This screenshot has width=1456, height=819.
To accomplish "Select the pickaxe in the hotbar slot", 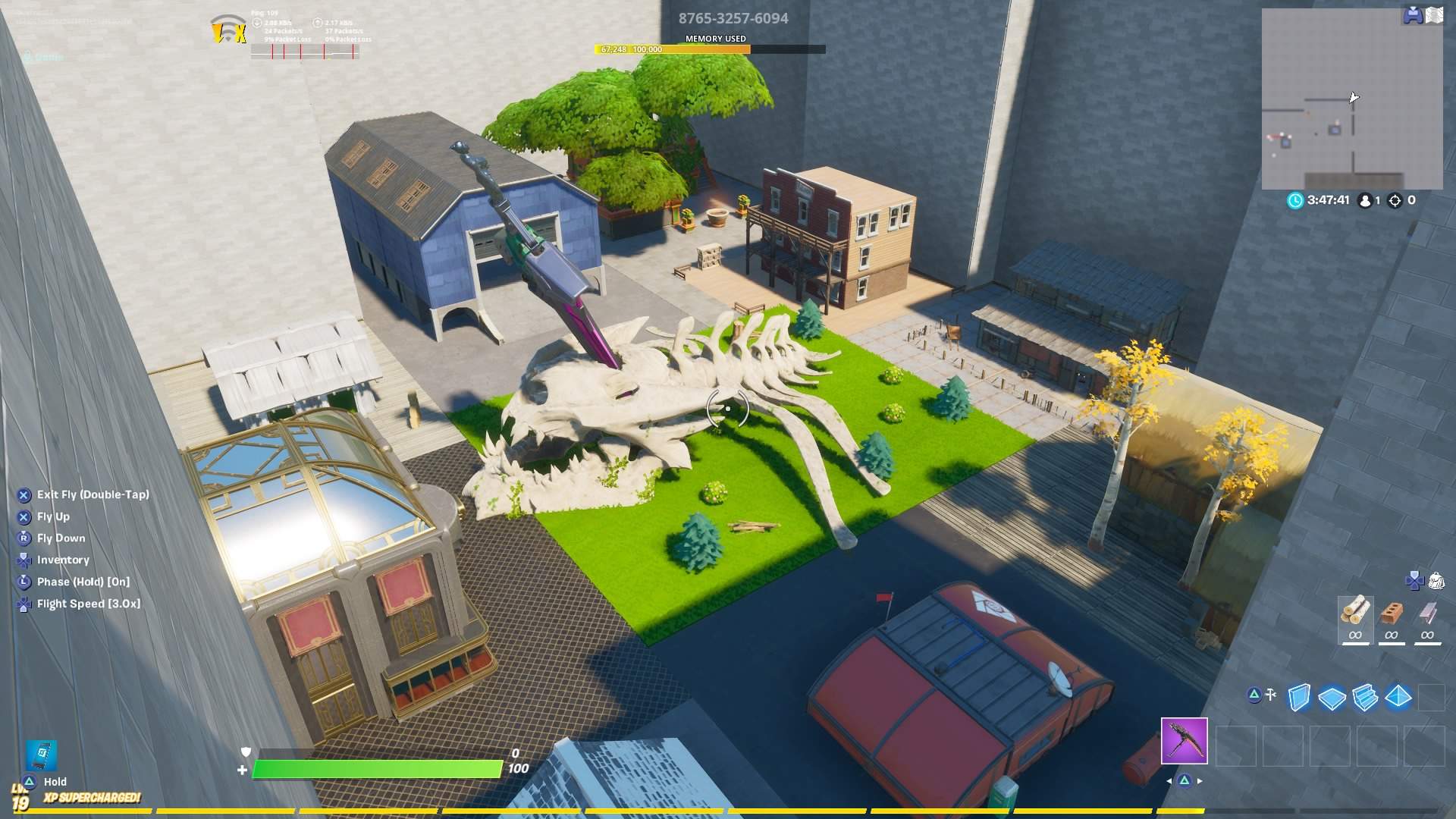I will 1184,741.
